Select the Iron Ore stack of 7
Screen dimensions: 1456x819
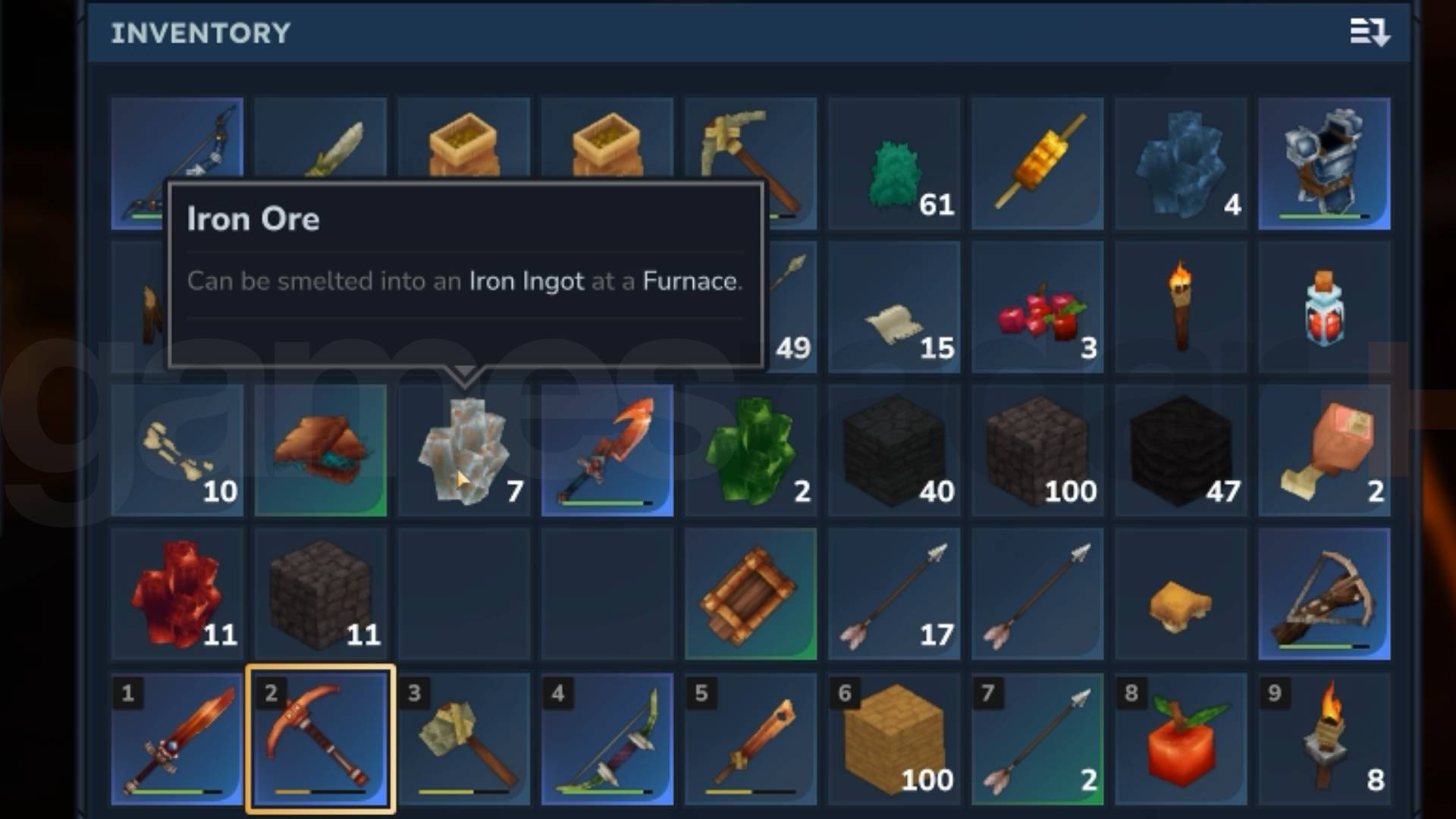[x=464, y=451]
